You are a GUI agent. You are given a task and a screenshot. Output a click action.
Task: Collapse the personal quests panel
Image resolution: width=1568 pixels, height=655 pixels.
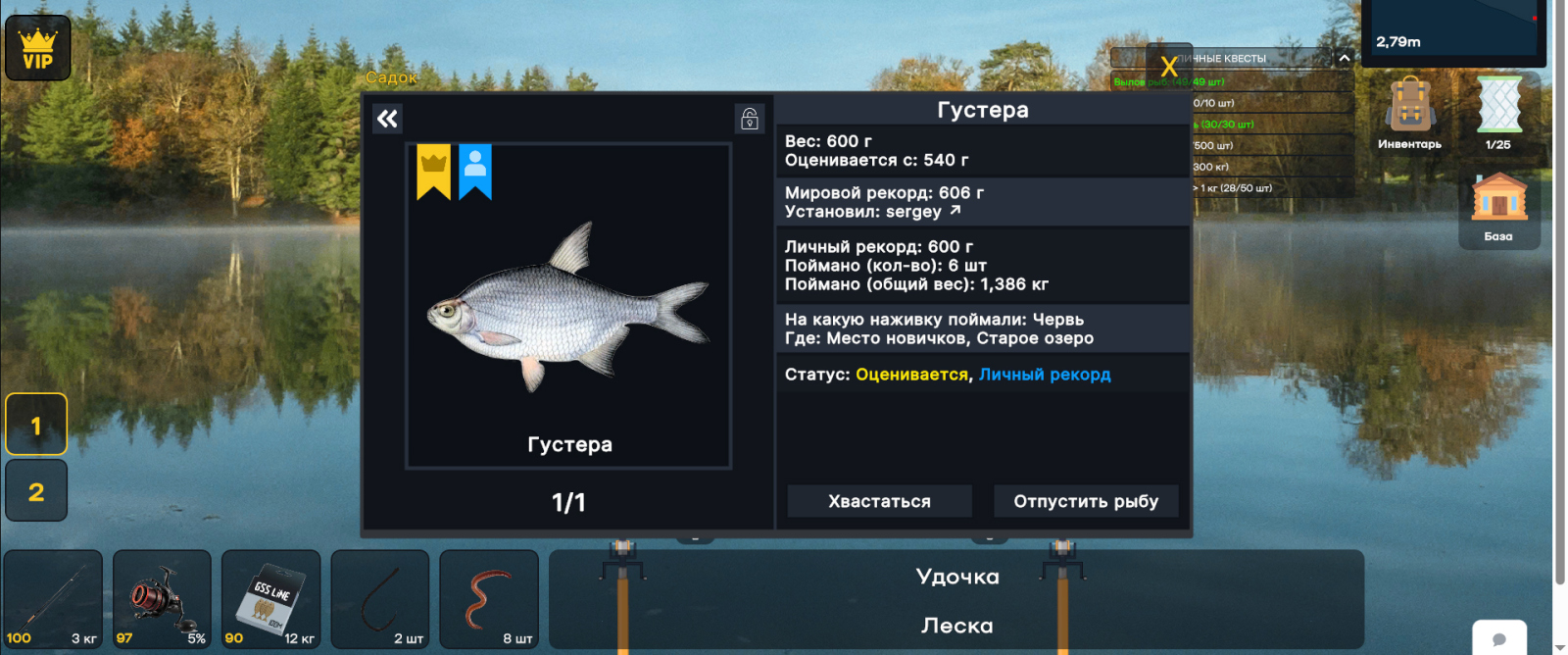(1344, 58)
